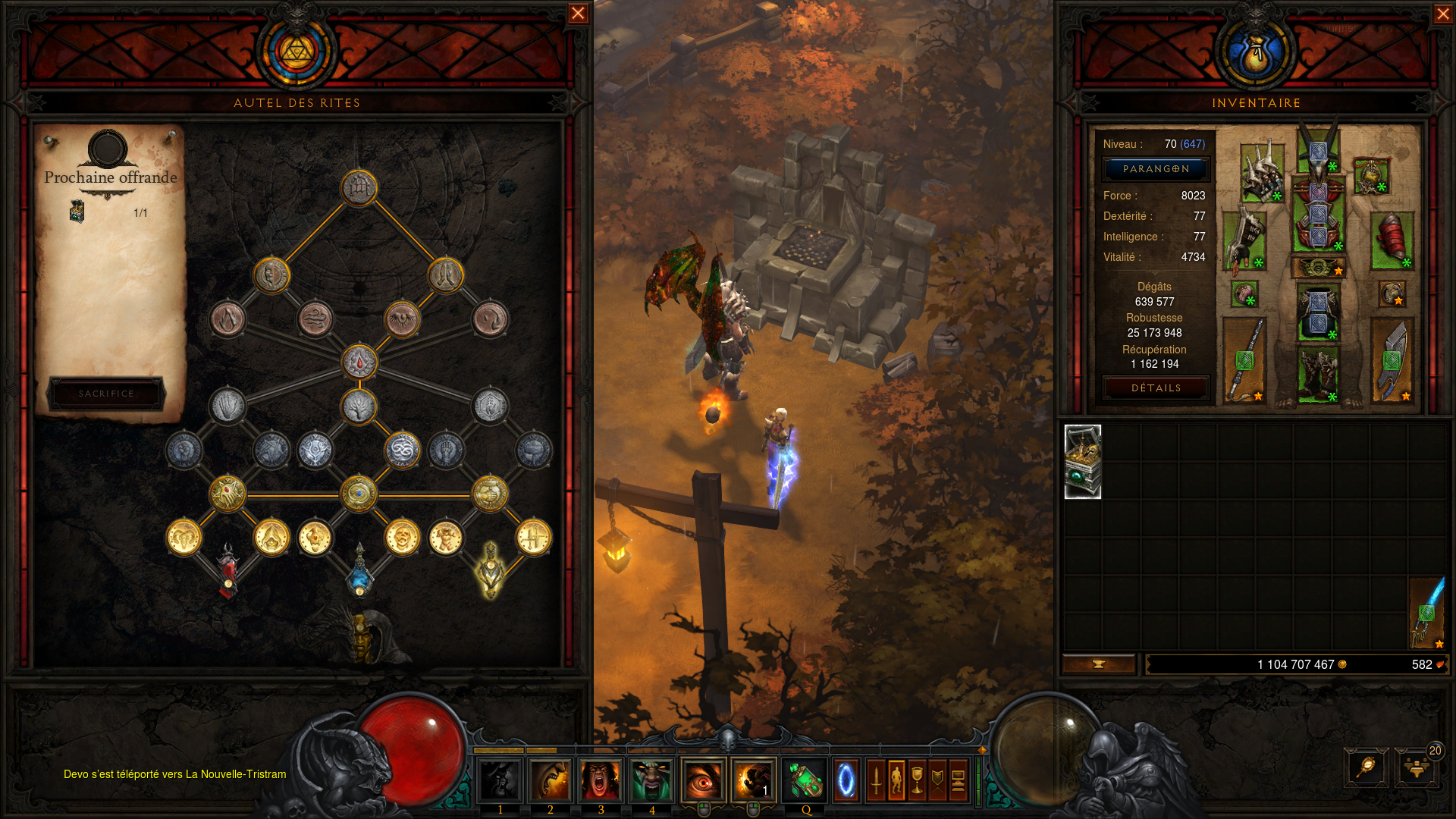Open the golden hand mirror button
The height and width of the screenshot is (819, 1456).
tap(1366, 767)
